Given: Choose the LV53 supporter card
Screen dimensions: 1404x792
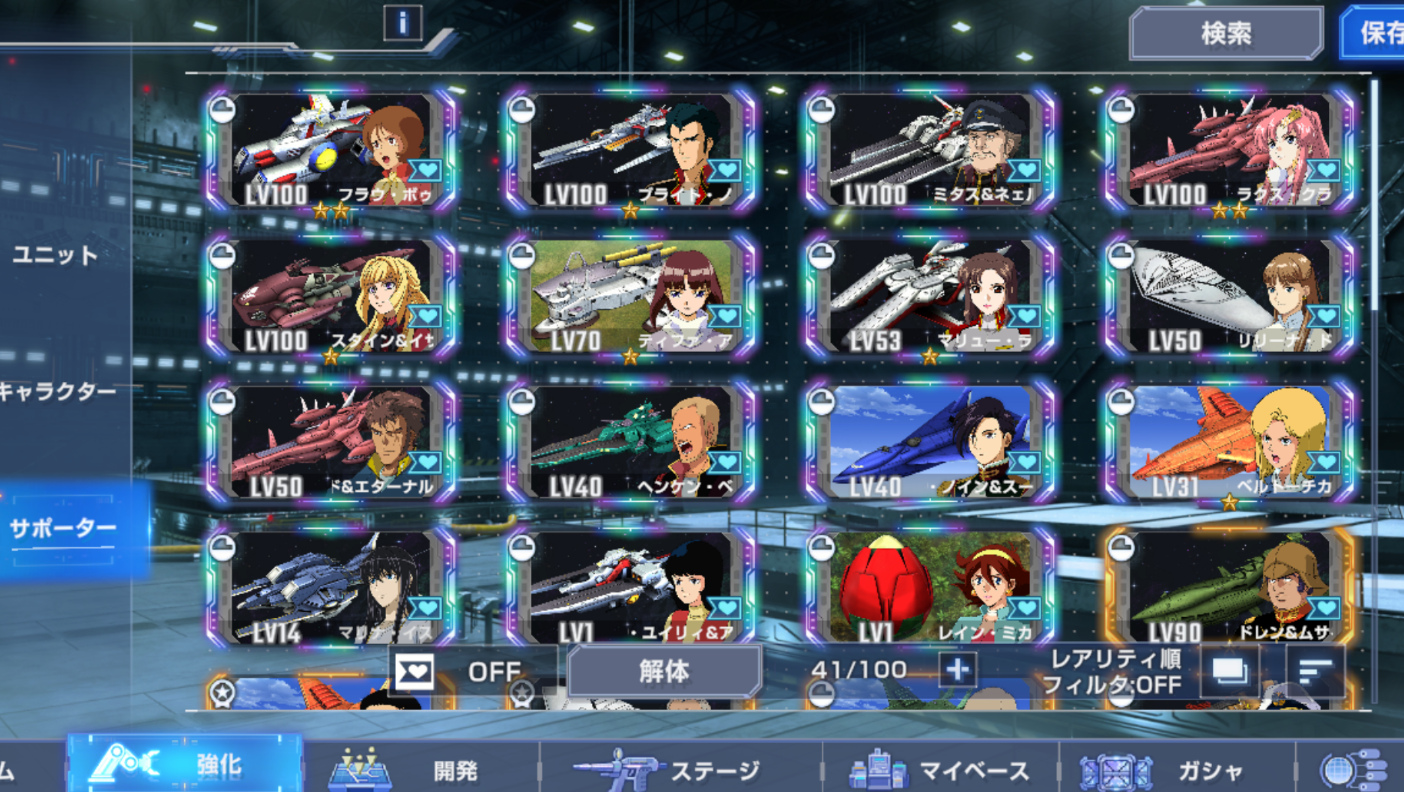Looking at the screenshot, I should 930,297.
